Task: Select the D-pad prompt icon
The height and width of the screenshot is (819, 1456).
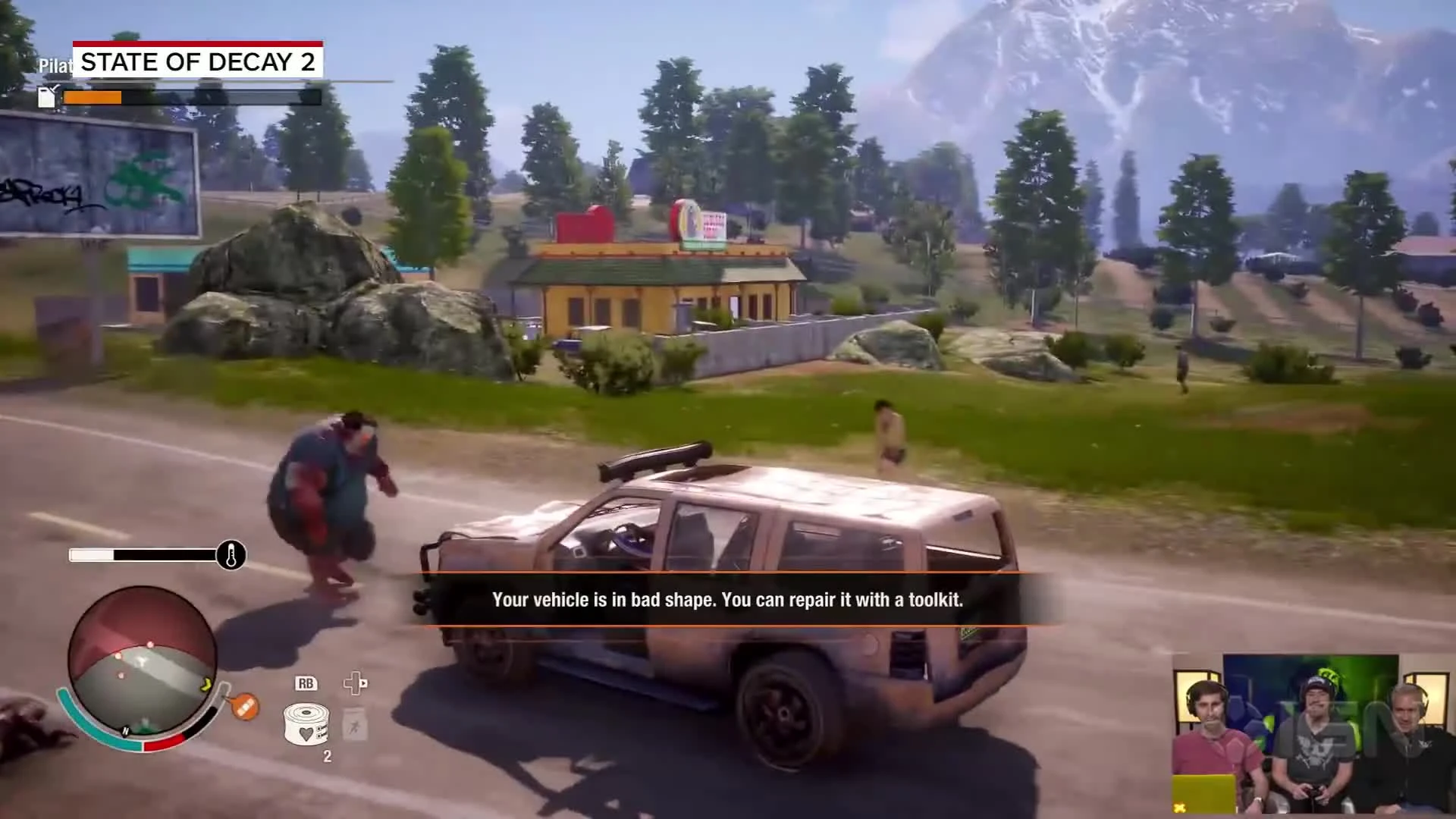Action: coord(355,683)
